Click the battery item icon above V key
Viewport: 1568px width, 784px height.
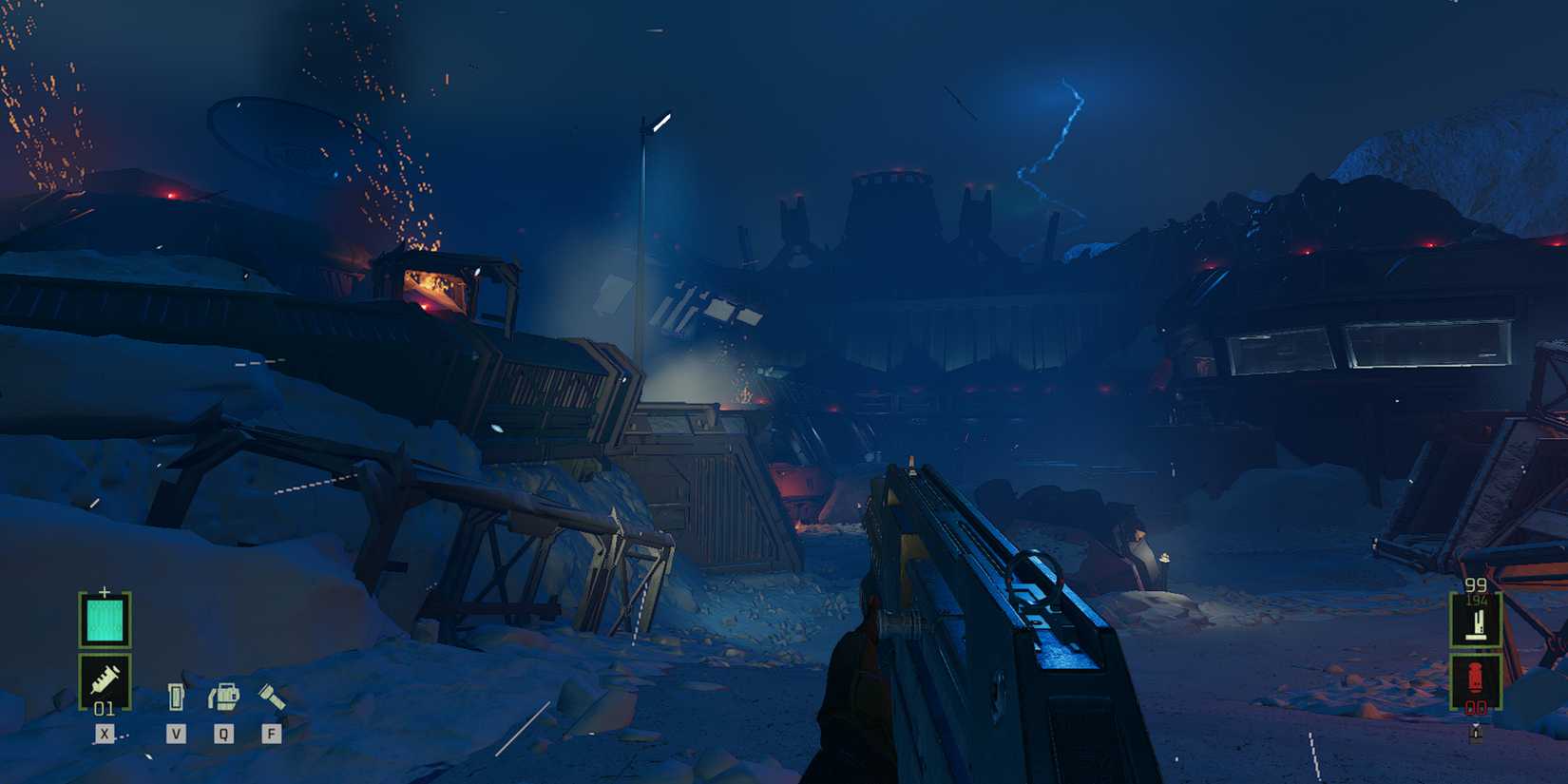(176, 696)
